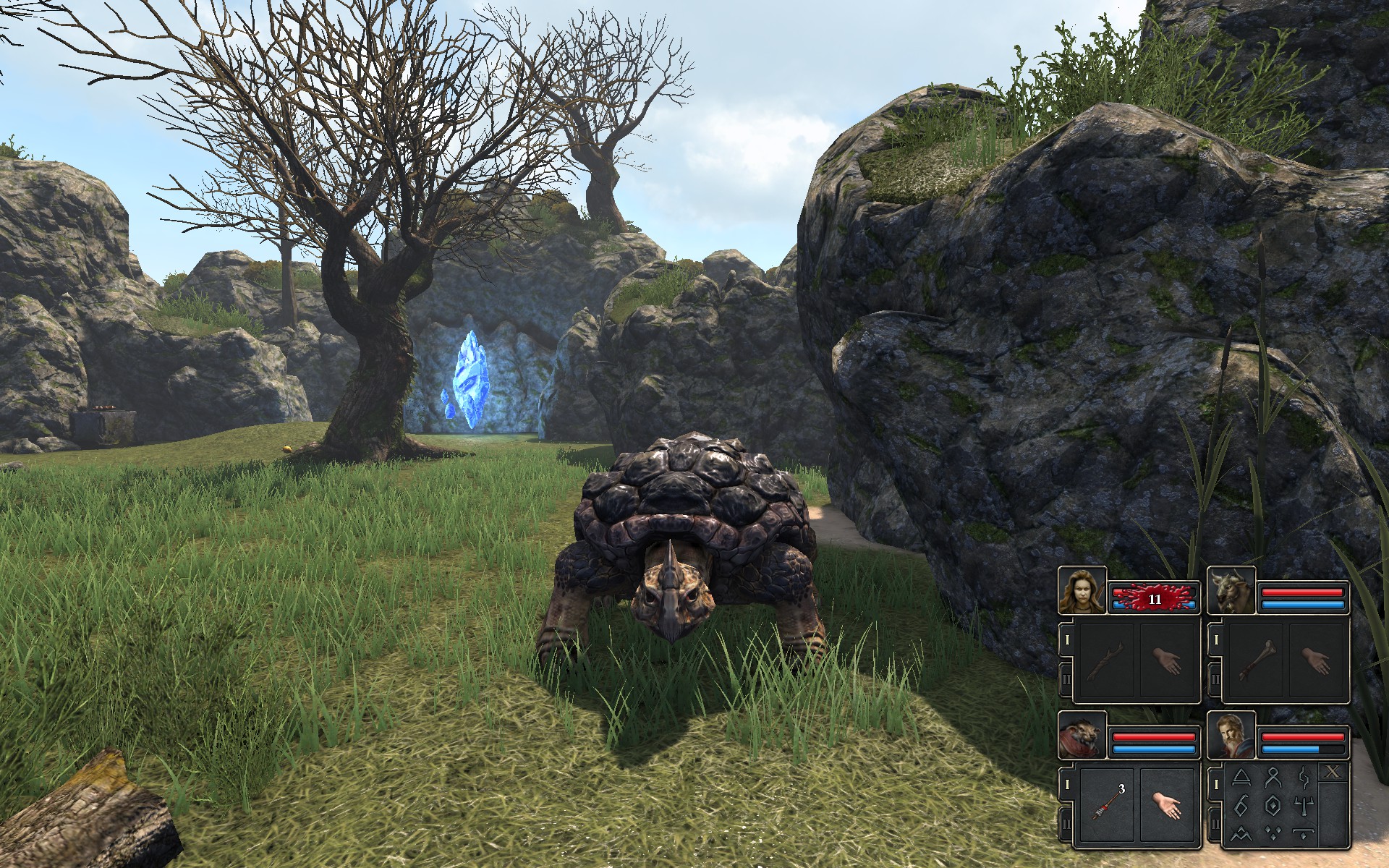Select the minotaur champion's portrait
1389x868 pixels.
(1231, 591)
